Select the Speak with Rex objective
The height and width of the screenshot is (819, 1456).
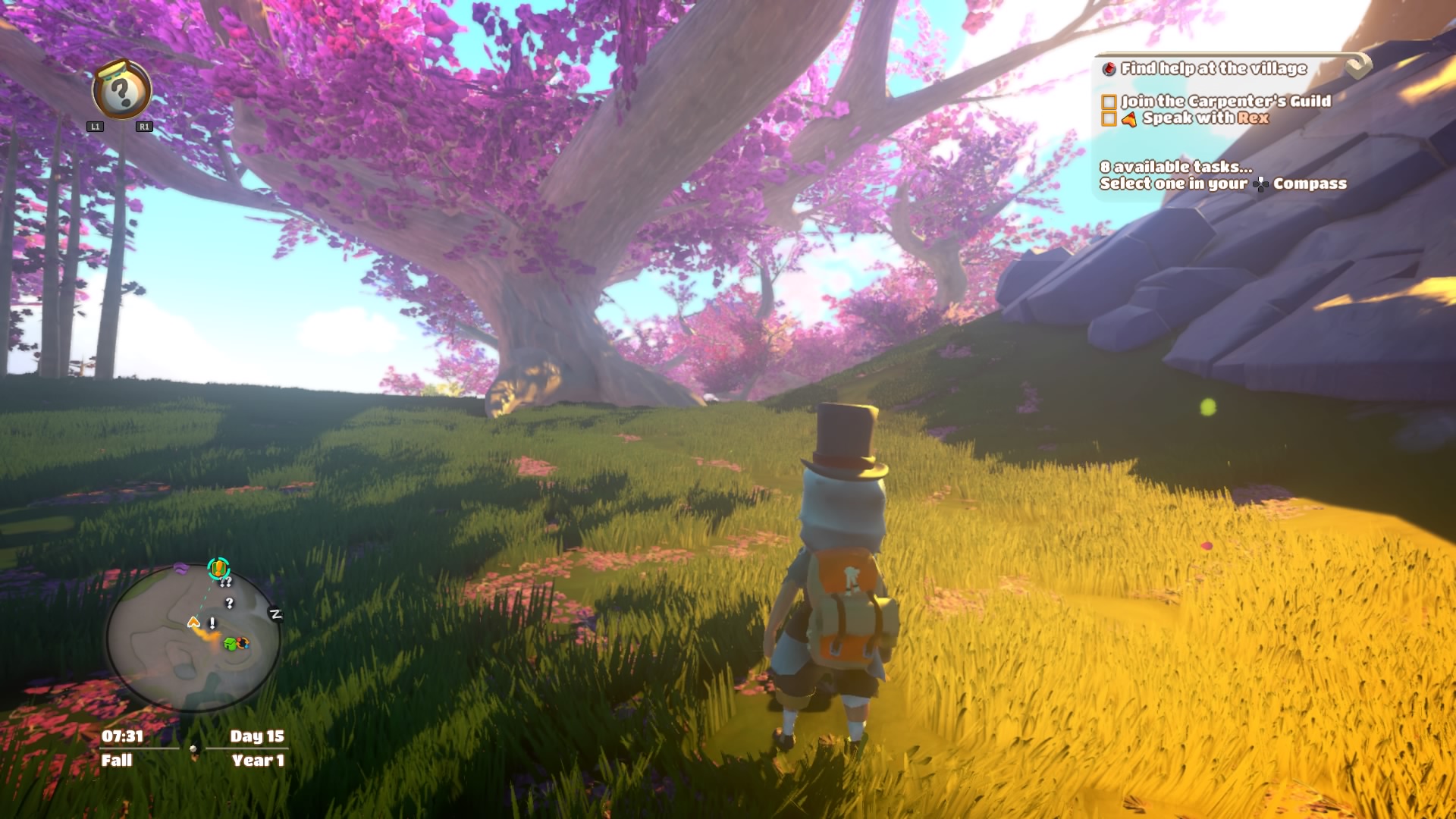1205,118
